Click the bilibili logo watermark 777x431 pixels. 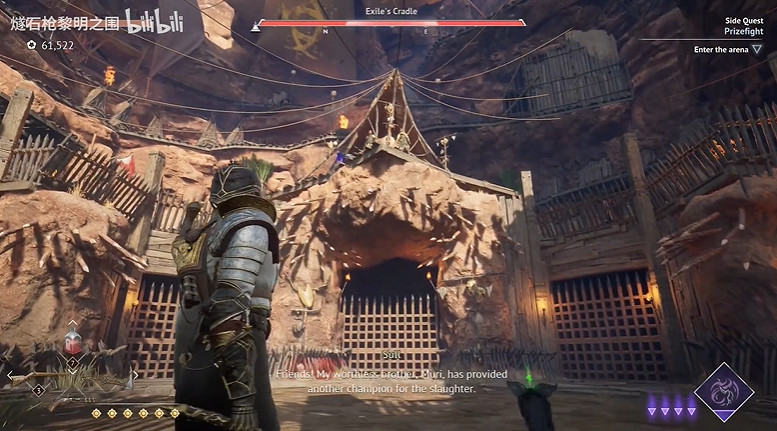click(151, 22)
